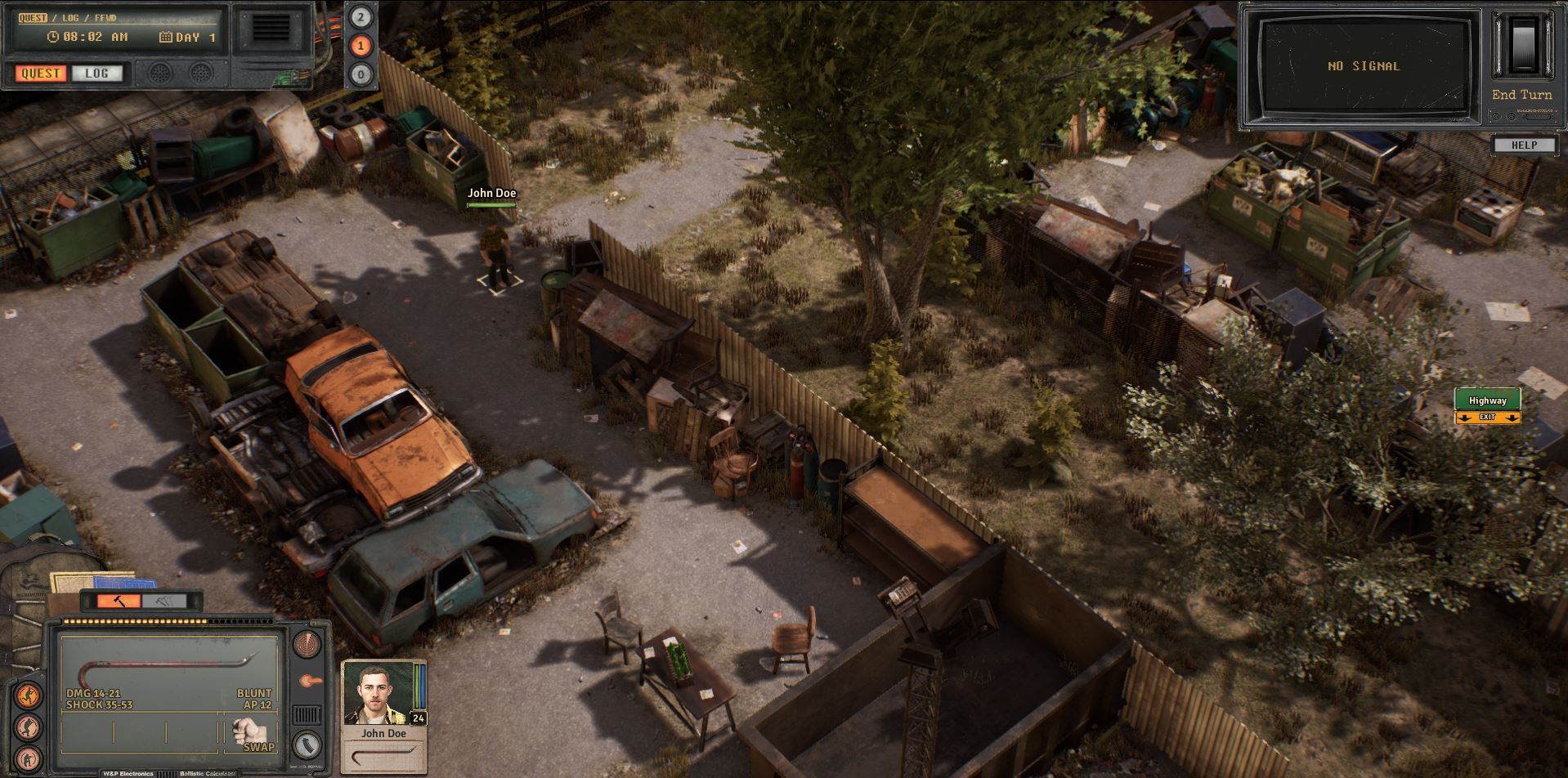This screenshot has height=778, width=1568.
Task: Choose the sneaking stance icon at bottom
Action: coord(29,758)
